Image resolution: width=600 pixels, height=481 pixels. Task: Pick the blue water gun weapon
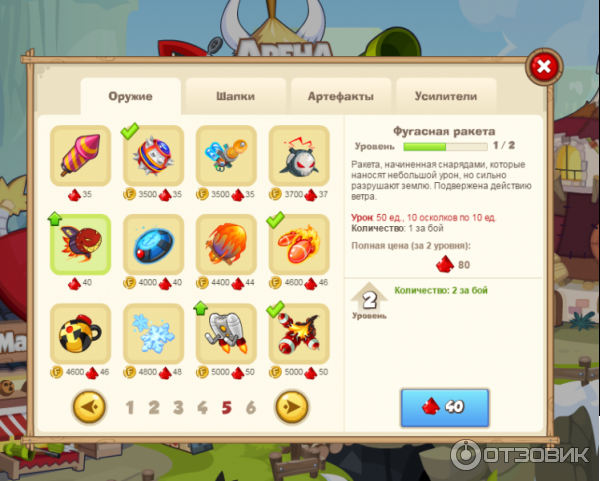click(x=226, y=155)
